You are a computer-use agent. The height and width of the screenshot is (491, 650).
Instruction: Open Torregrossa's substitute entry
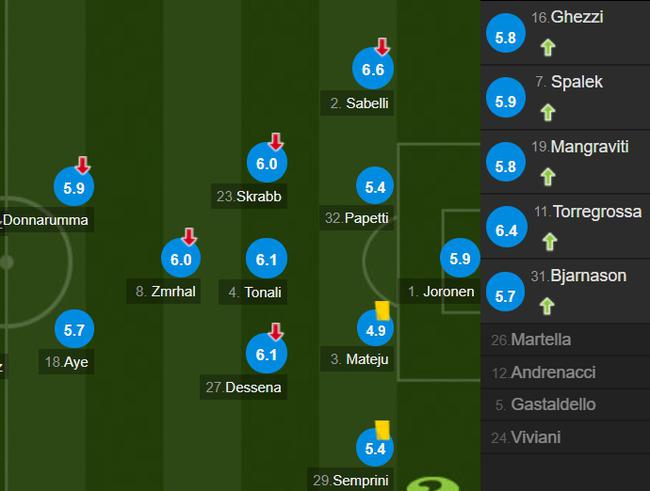coord(565,229)
